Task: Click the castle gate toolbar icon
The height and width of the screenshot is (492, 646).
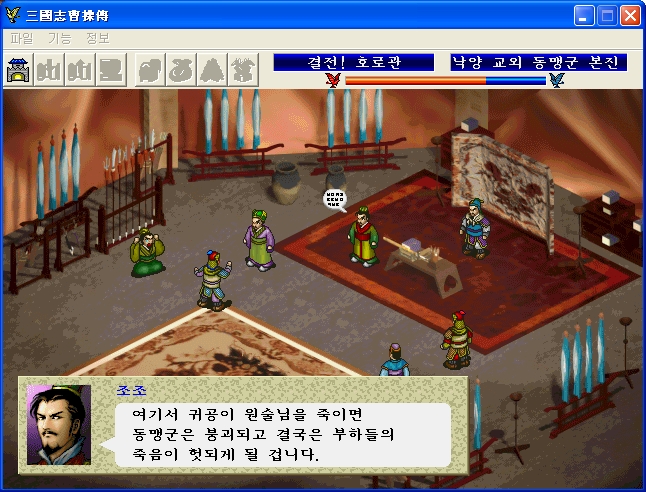Action: 20,70
